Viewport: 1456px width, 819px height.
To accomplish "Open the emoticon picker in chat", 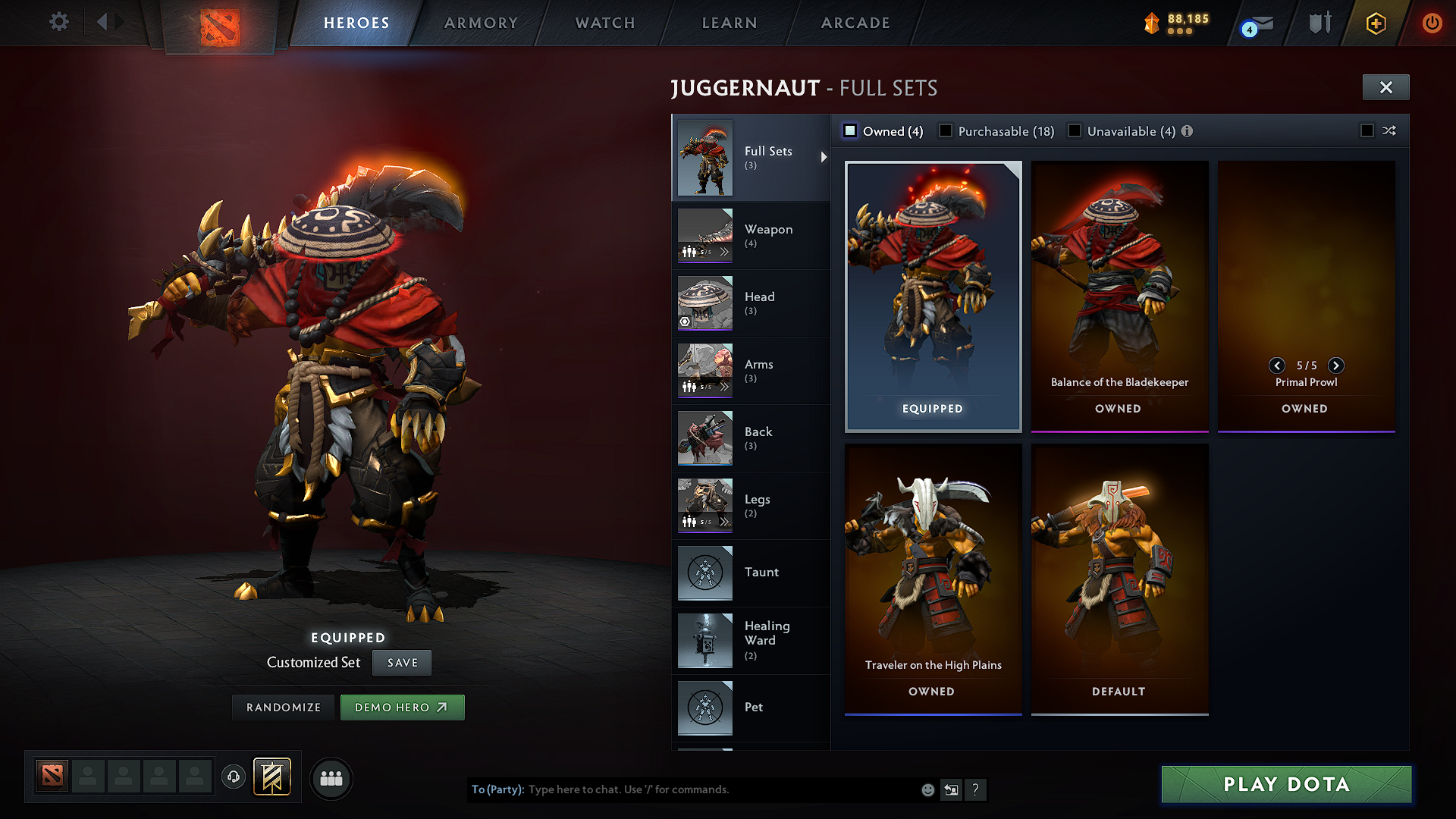I will click(927, 789).
